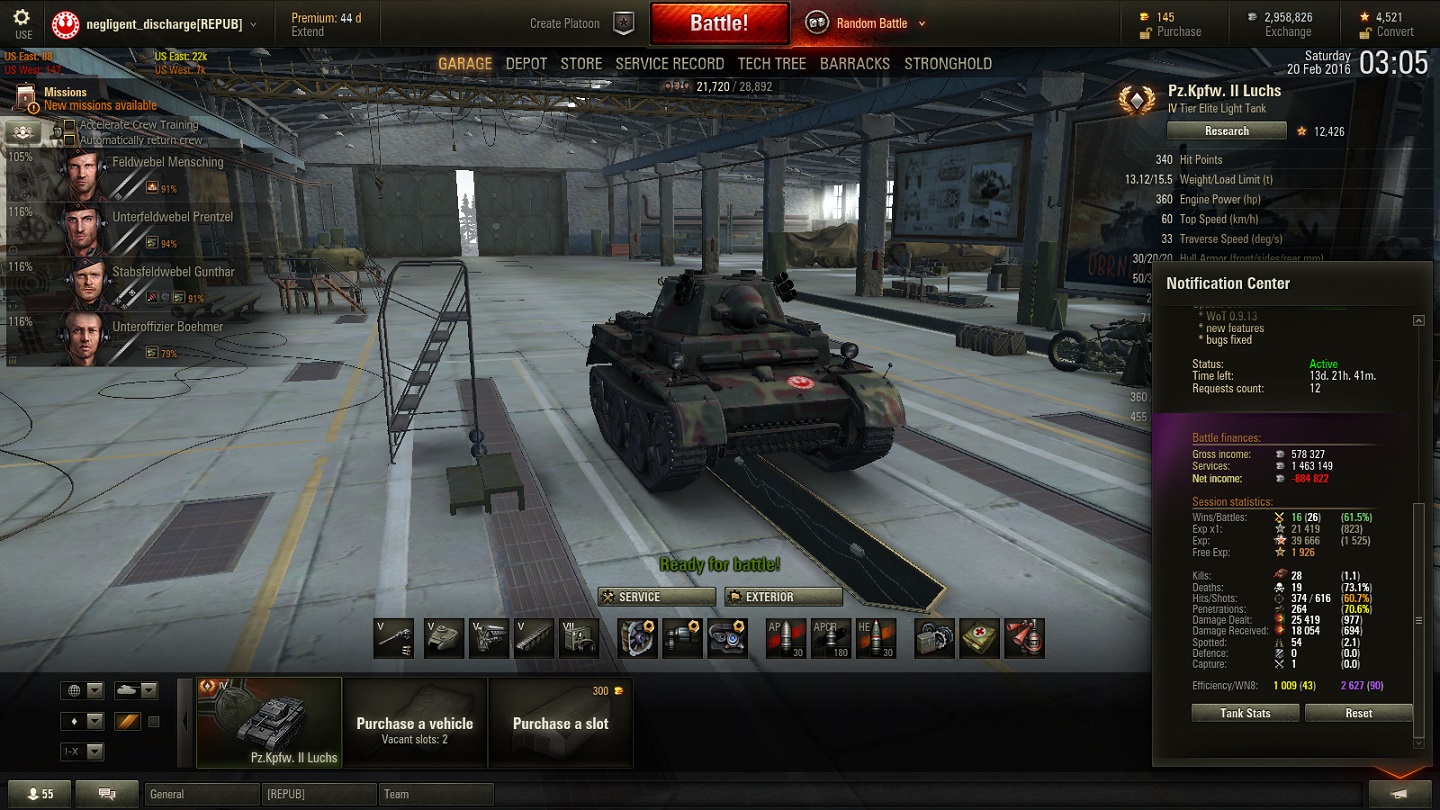The width and height of the screenshot is (1440, 810).
Task: Open the Service menu for the tank
Action: point(657,597)
